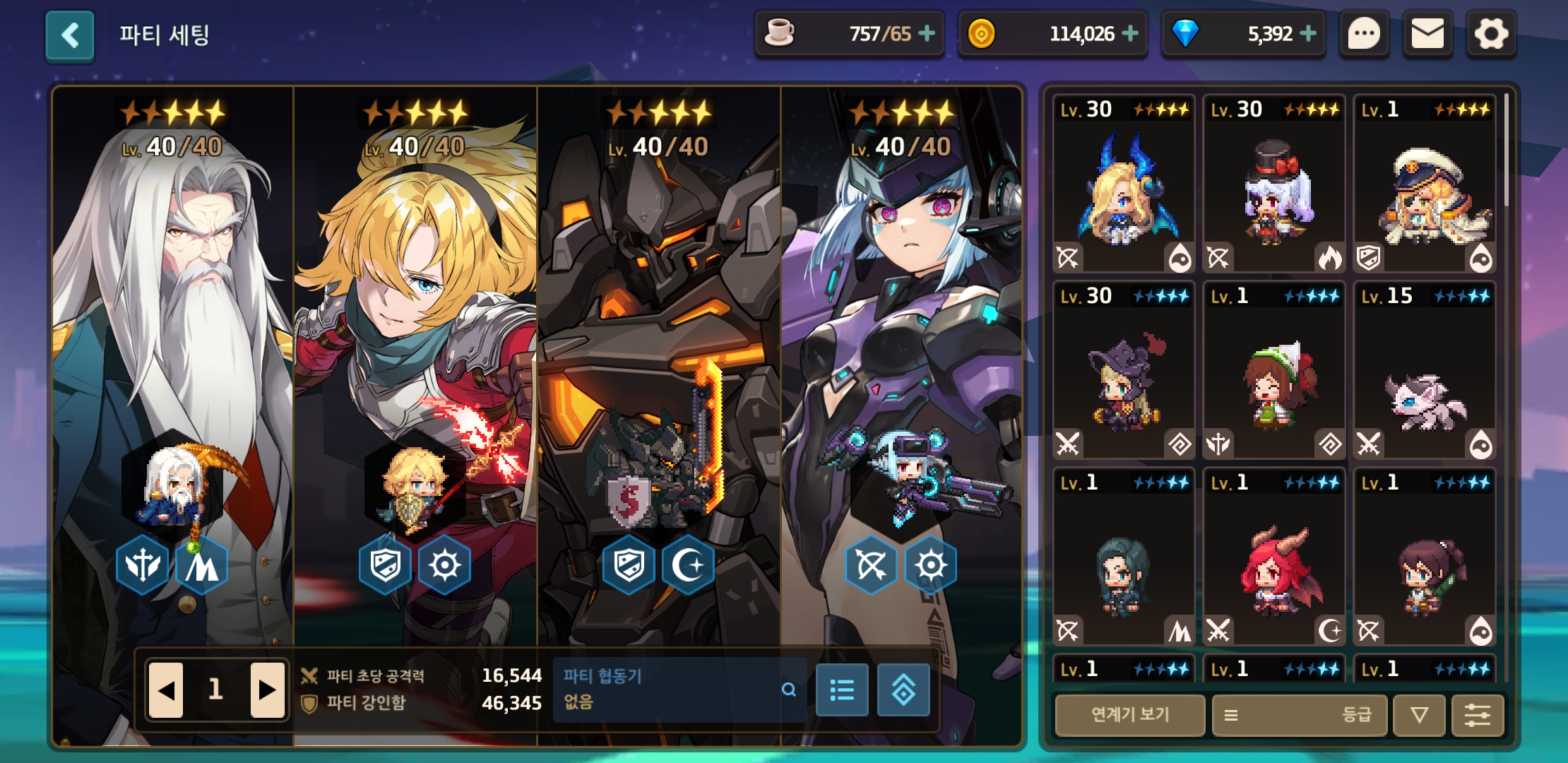This screenshot has height=763, width=1568.
Task: Go back from the party setting screen
Action: point(70,35)
